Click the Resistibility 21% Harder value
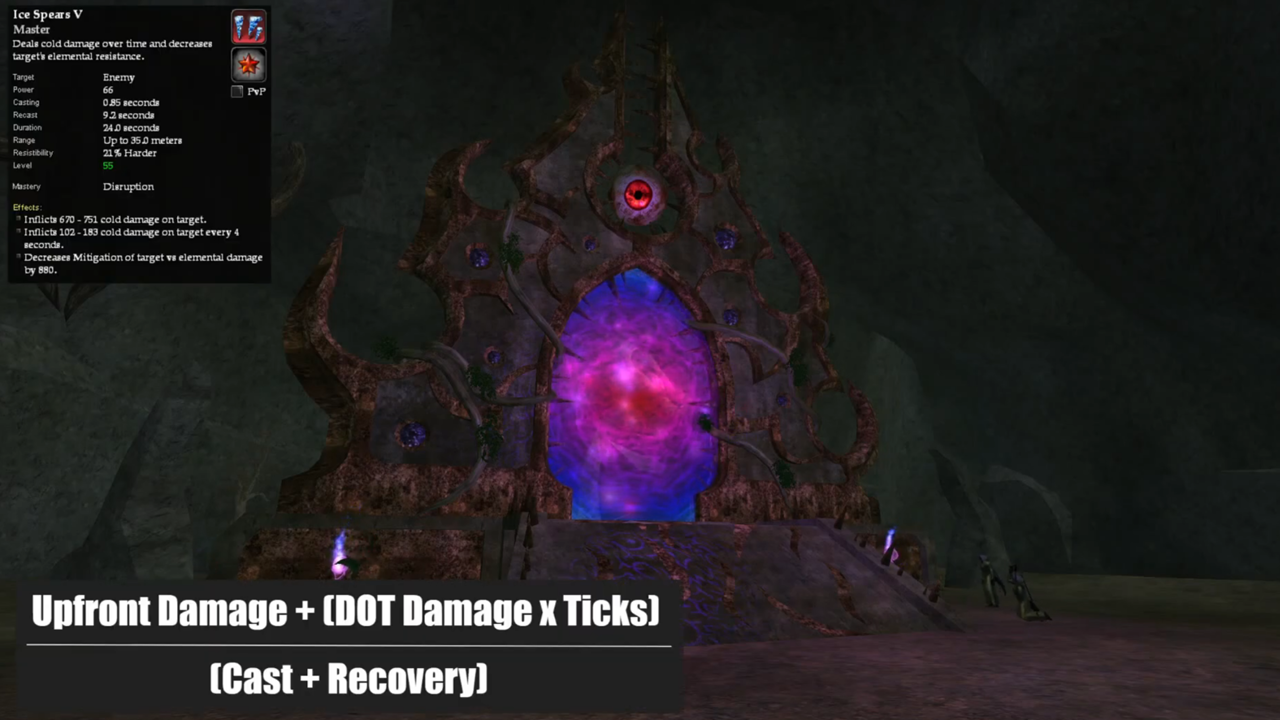The image size is (1280, 720). point(129,152)
